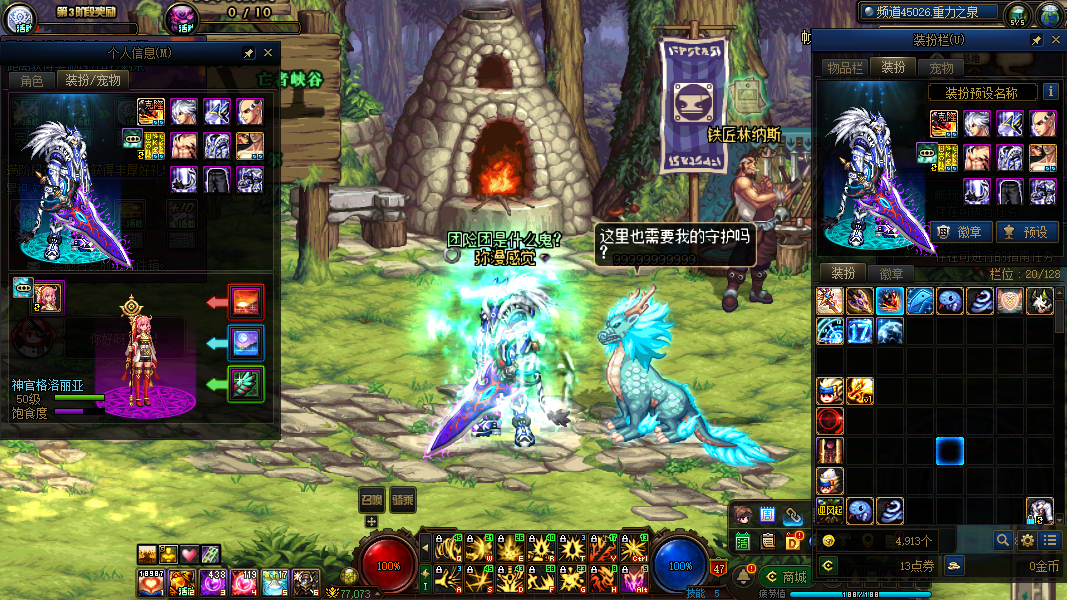1067x600 pixels.
Task: Toggle the inventory list view button
Action: [1049, 540]
